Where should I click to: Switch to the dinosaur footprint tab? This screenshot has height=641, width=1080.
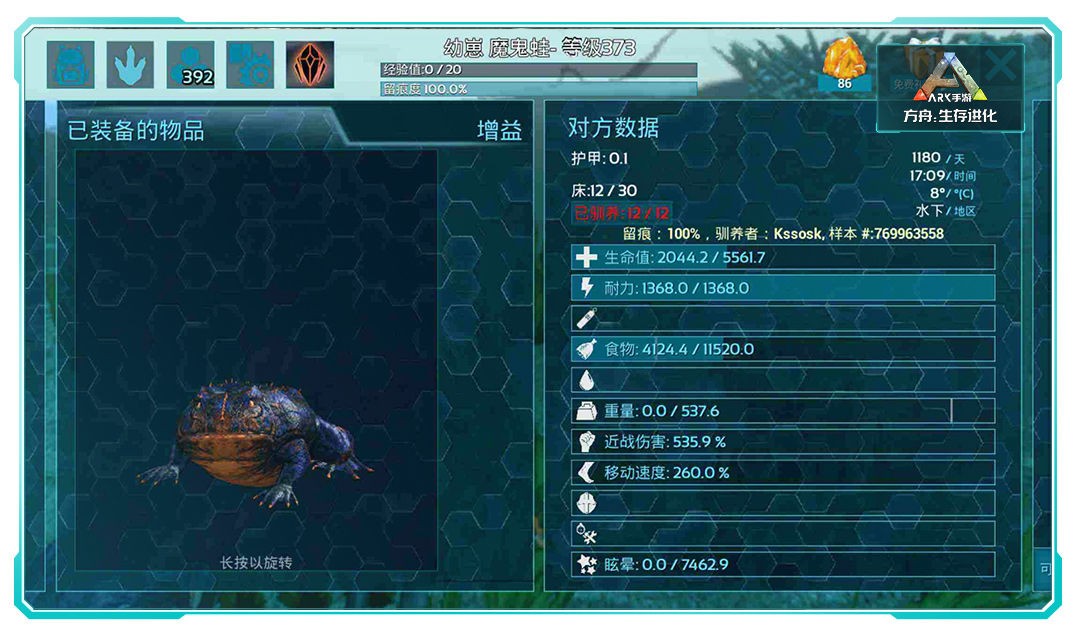pyautogui.click(x=130, y=65)
